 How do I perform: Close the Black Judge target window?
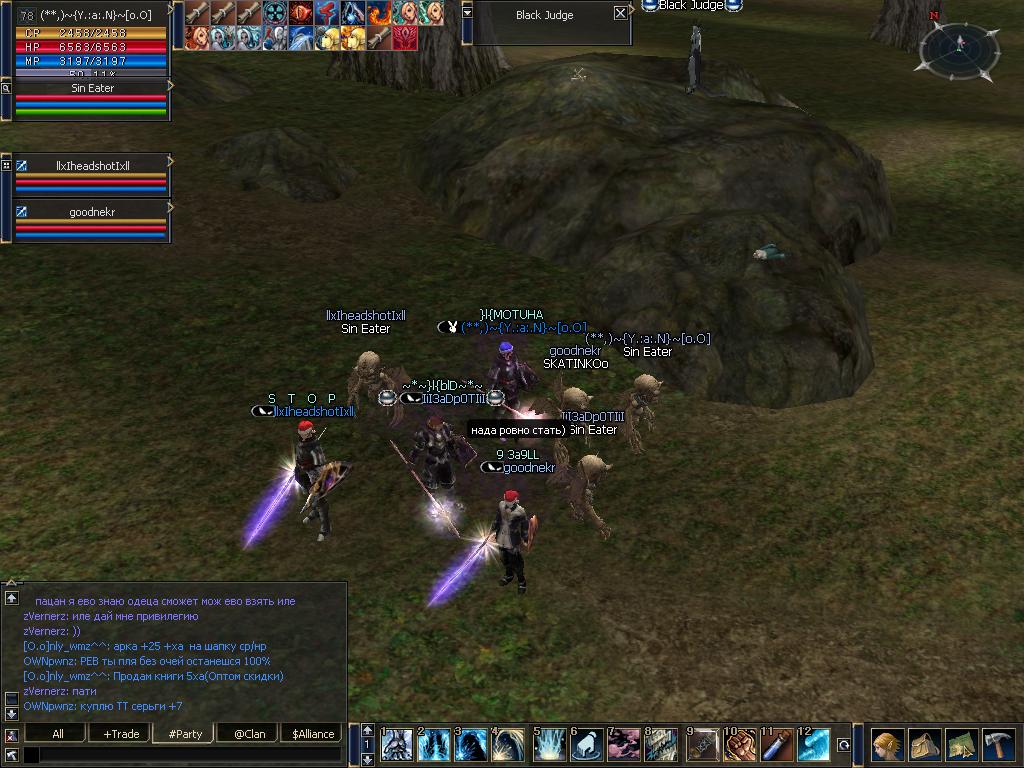tap(620, 14)
